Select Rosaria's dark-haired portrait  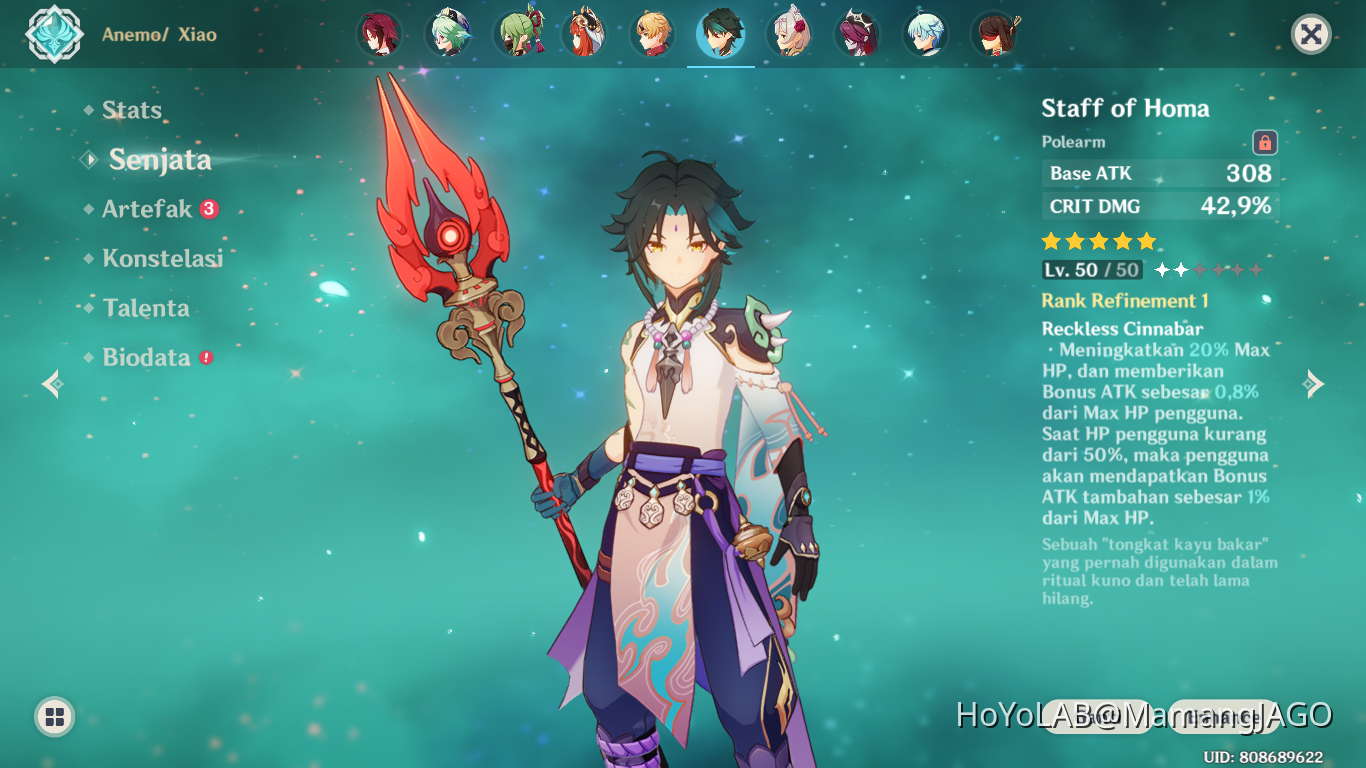(857, 32)
